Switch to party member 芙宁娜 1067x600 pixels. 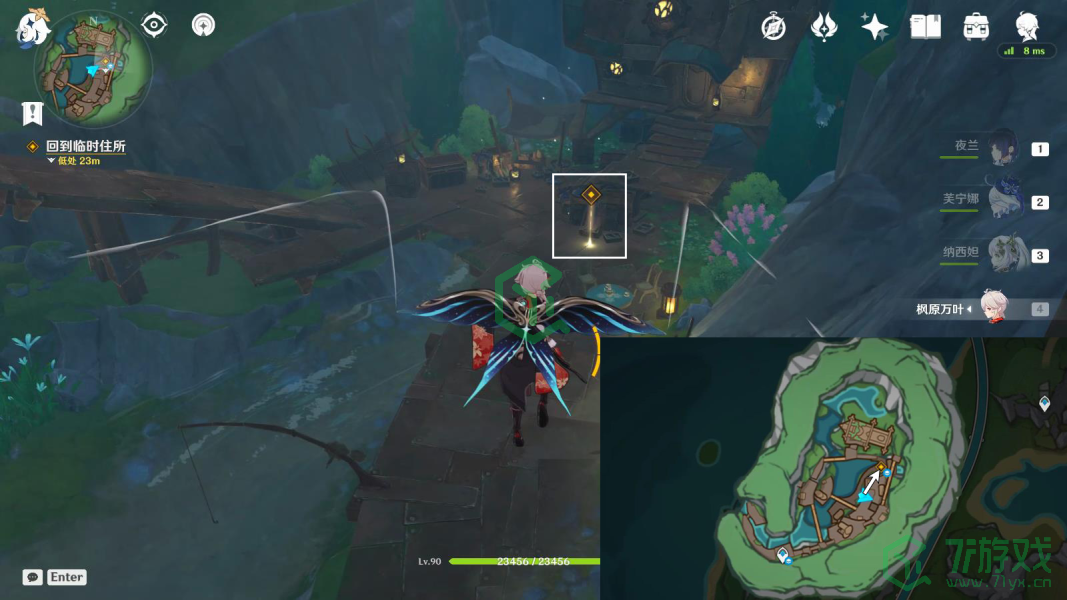coord(1003,201)
